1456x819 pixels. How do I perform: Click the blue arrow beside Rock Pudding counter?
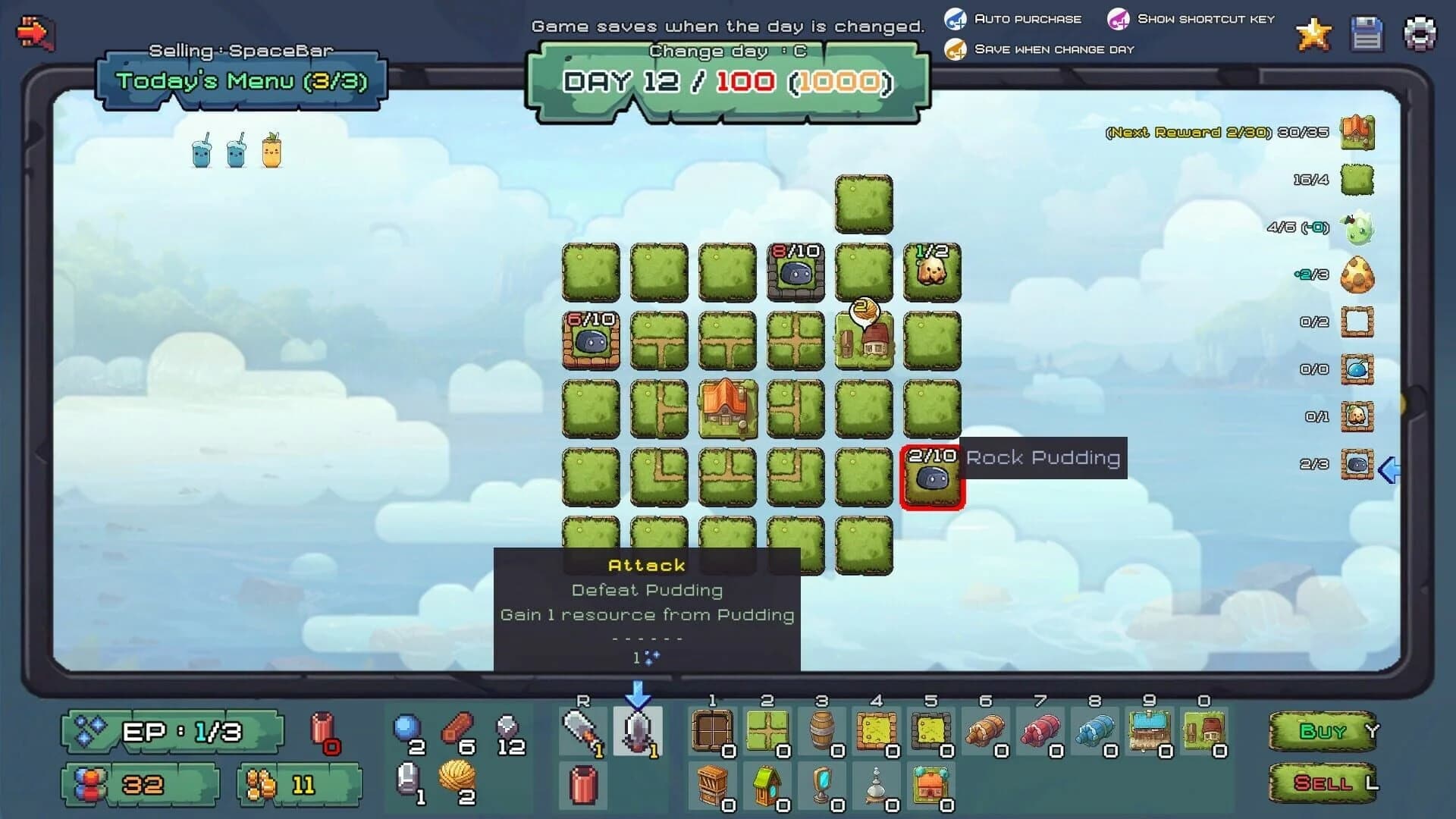tap(1389, 470)
